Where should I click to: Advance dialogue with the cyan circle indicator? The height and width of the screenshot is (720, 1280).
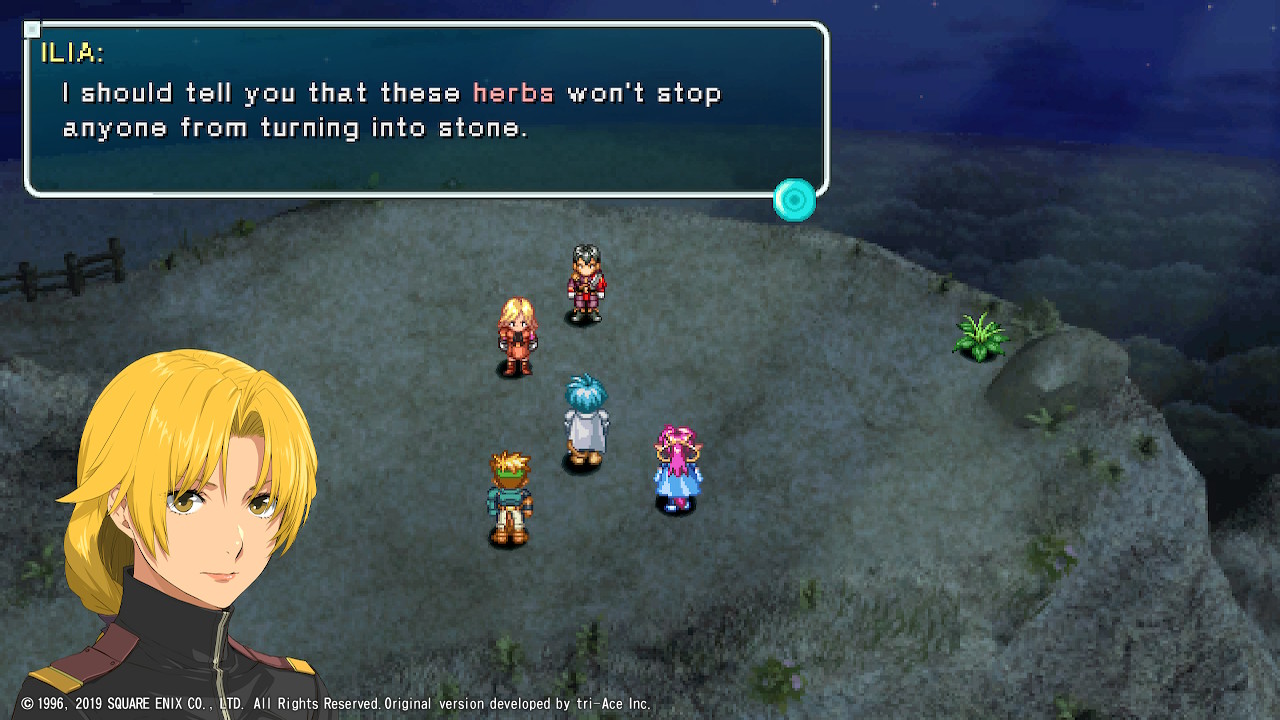[795, 200]
